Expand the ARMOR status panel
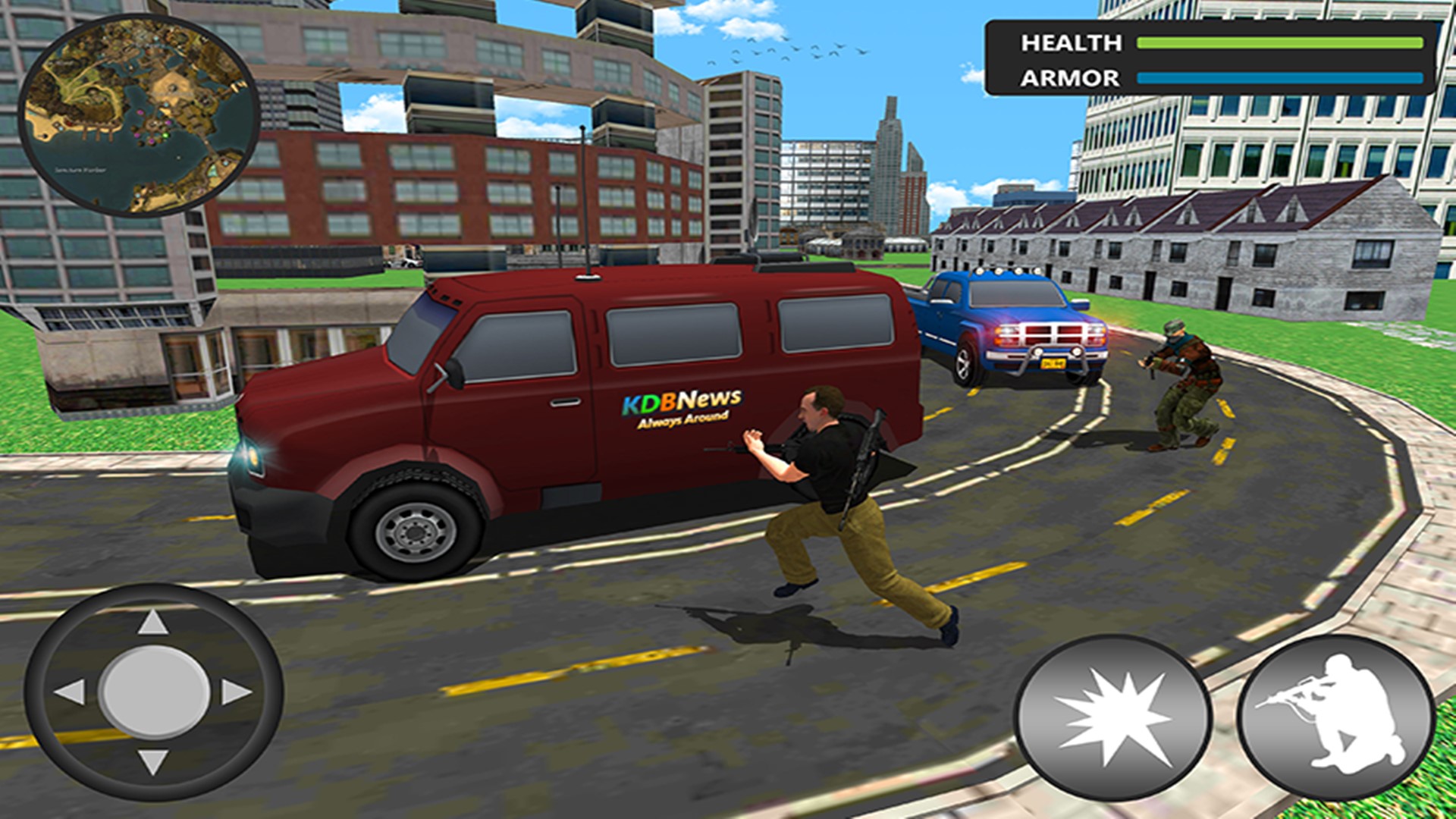This screenshot has width=1456, height=819. 1213,77
